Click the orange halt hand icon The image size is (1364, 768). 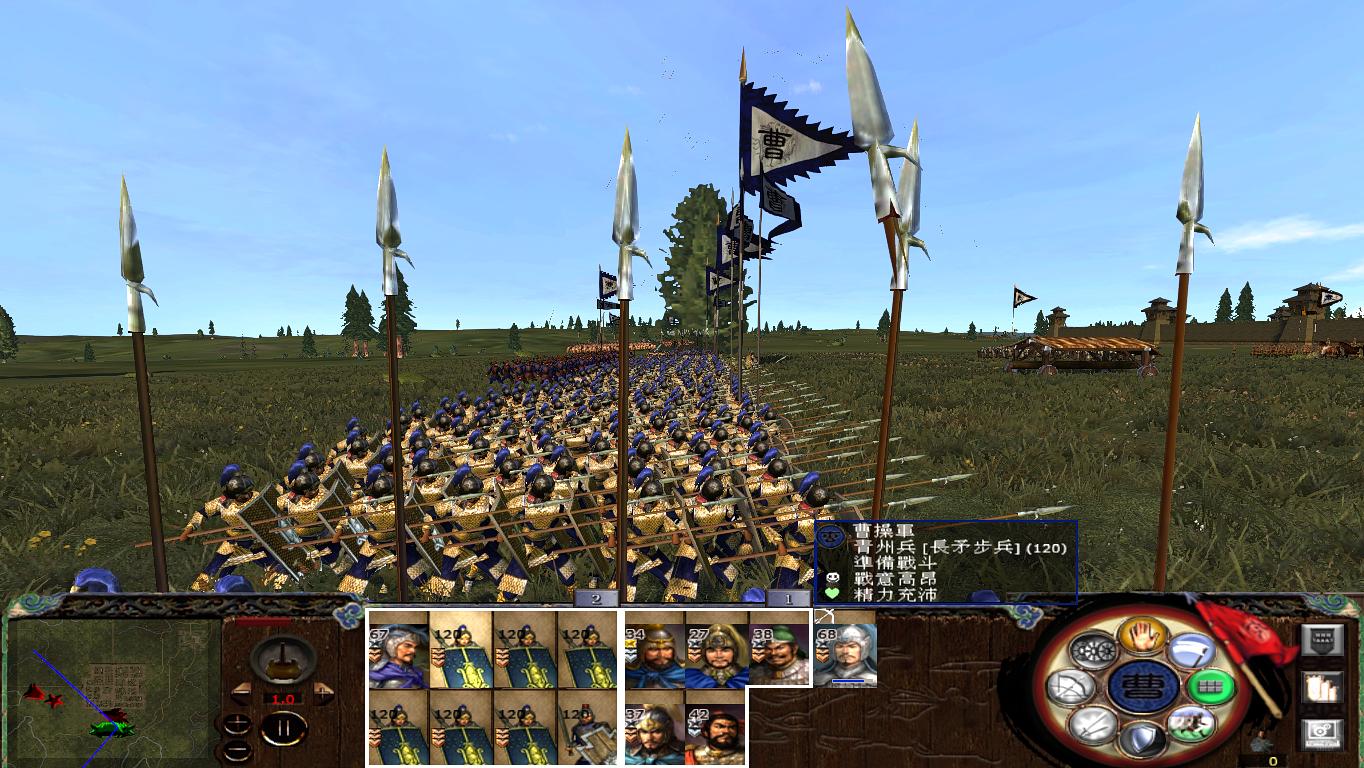pos(1144,636)
